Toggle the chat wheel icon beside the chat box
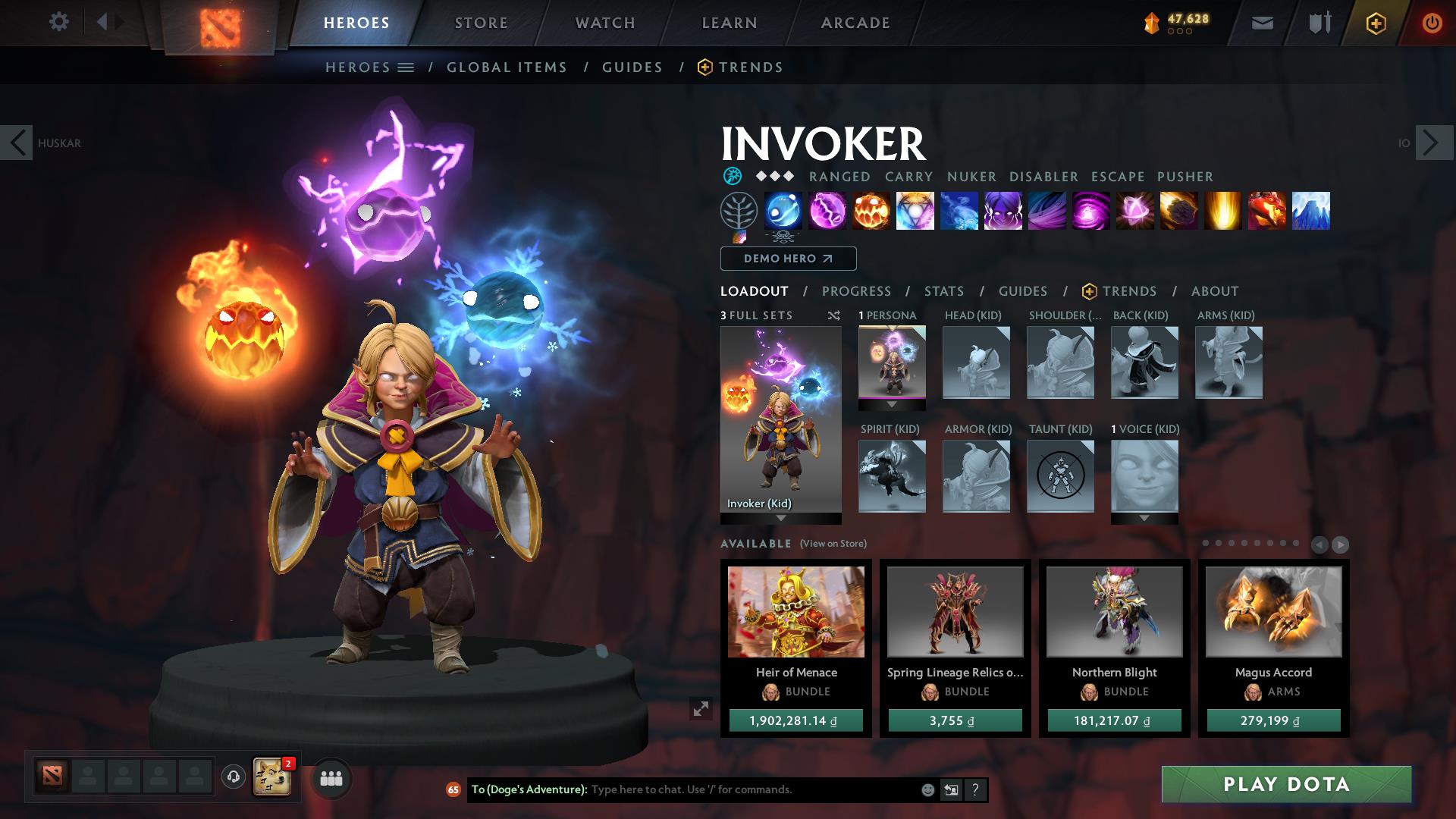This screenshot has height=819, width=1456. 951,789
